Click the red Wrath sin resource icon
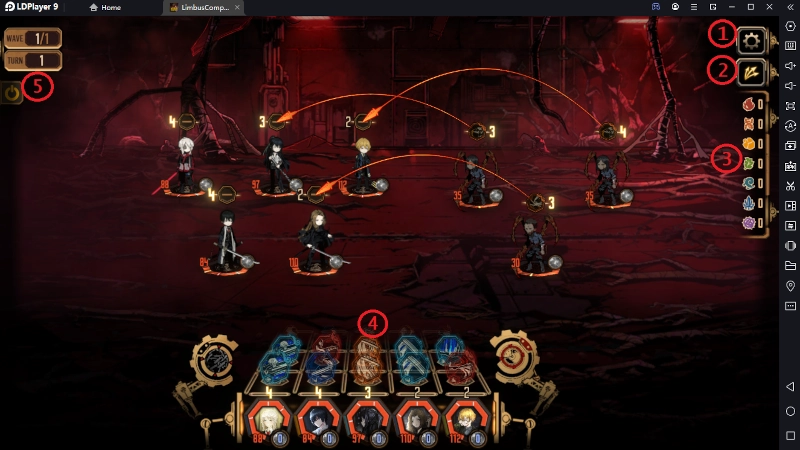 tap(747, 104)
